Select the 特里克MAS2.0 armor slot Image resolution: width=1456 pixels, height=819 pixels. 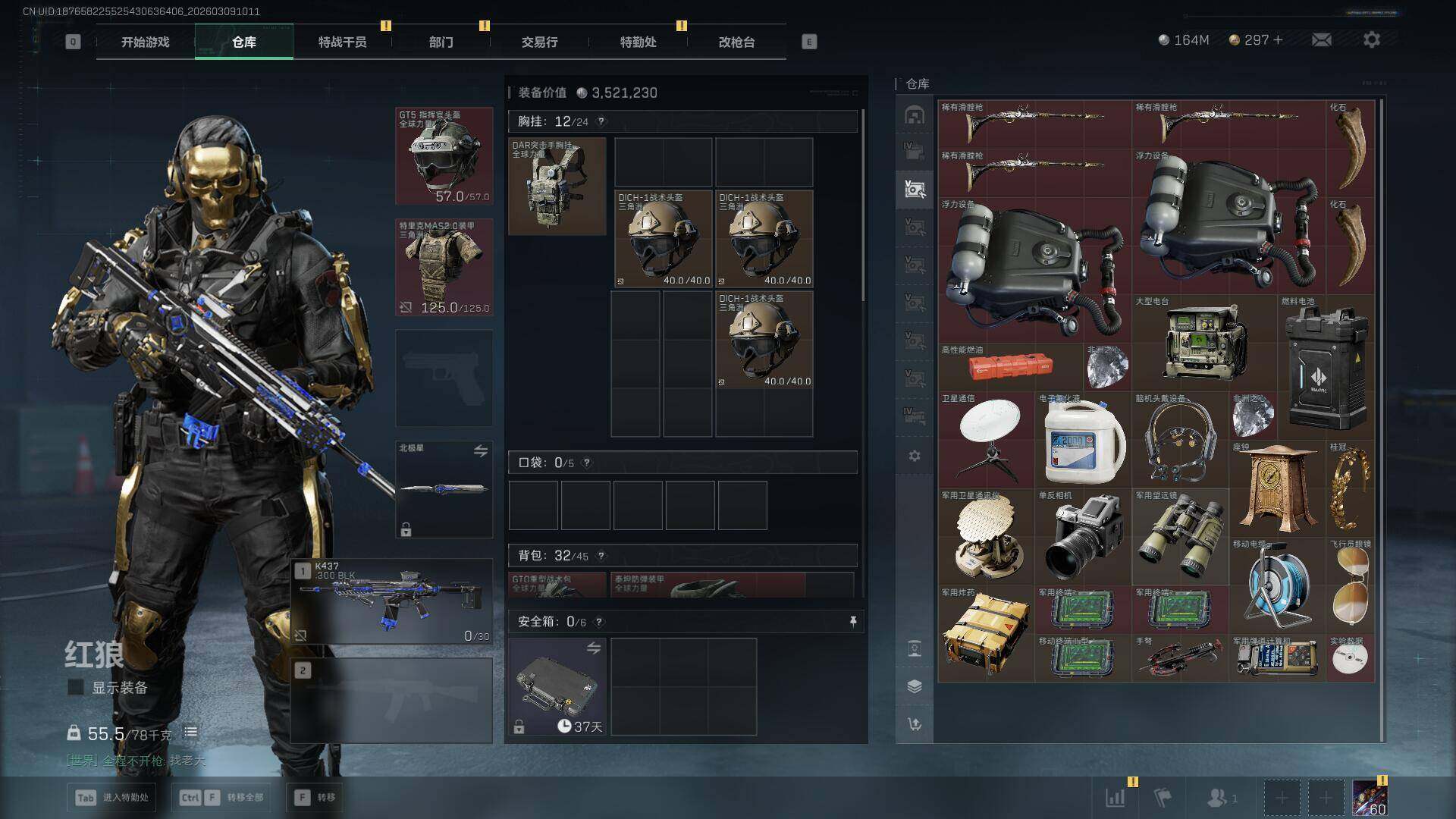pyautogui.click(x=444, y=268)
